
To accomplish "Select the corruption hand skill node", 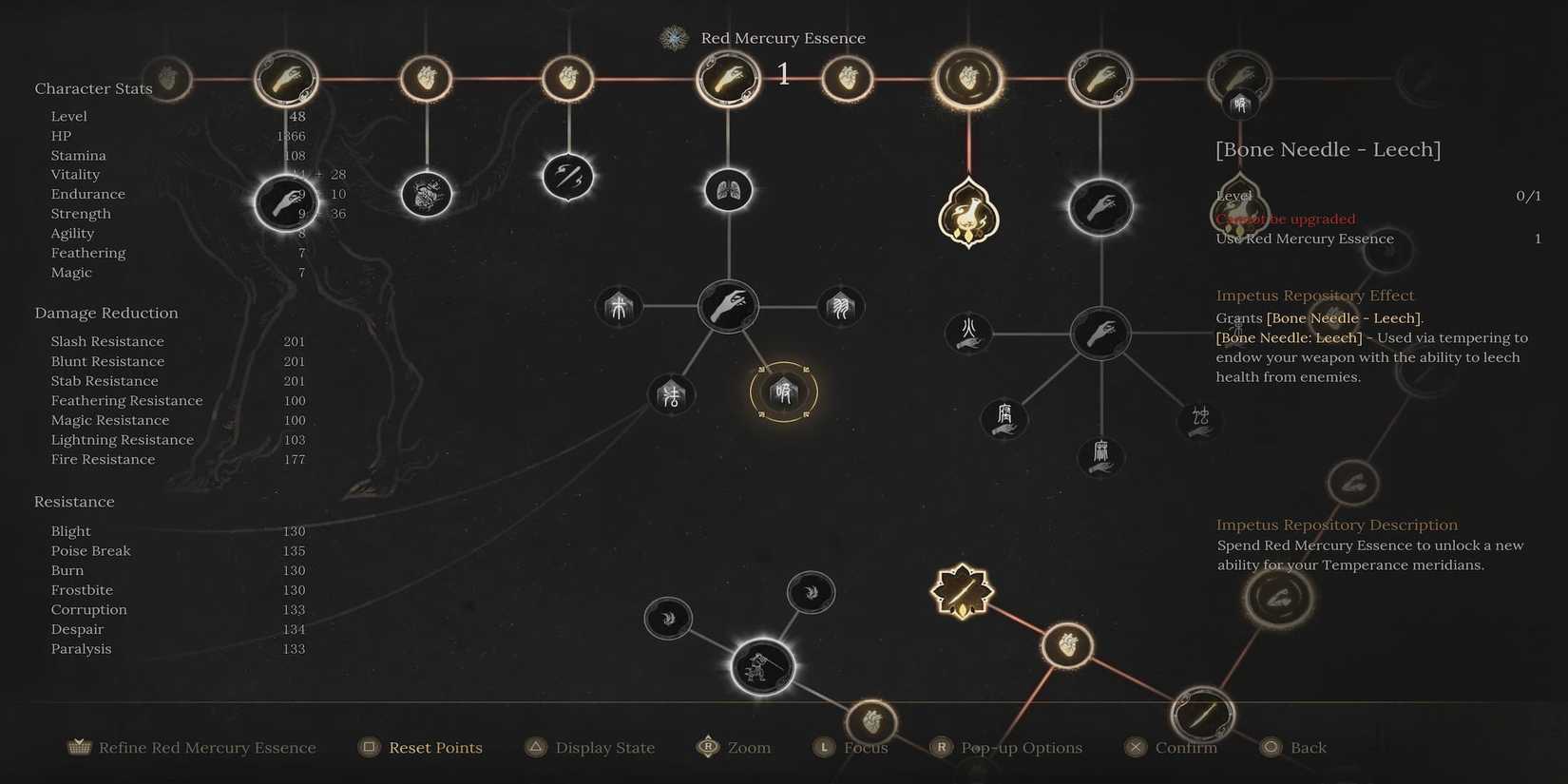I will pyautogui.click(x=1004, y=418).
